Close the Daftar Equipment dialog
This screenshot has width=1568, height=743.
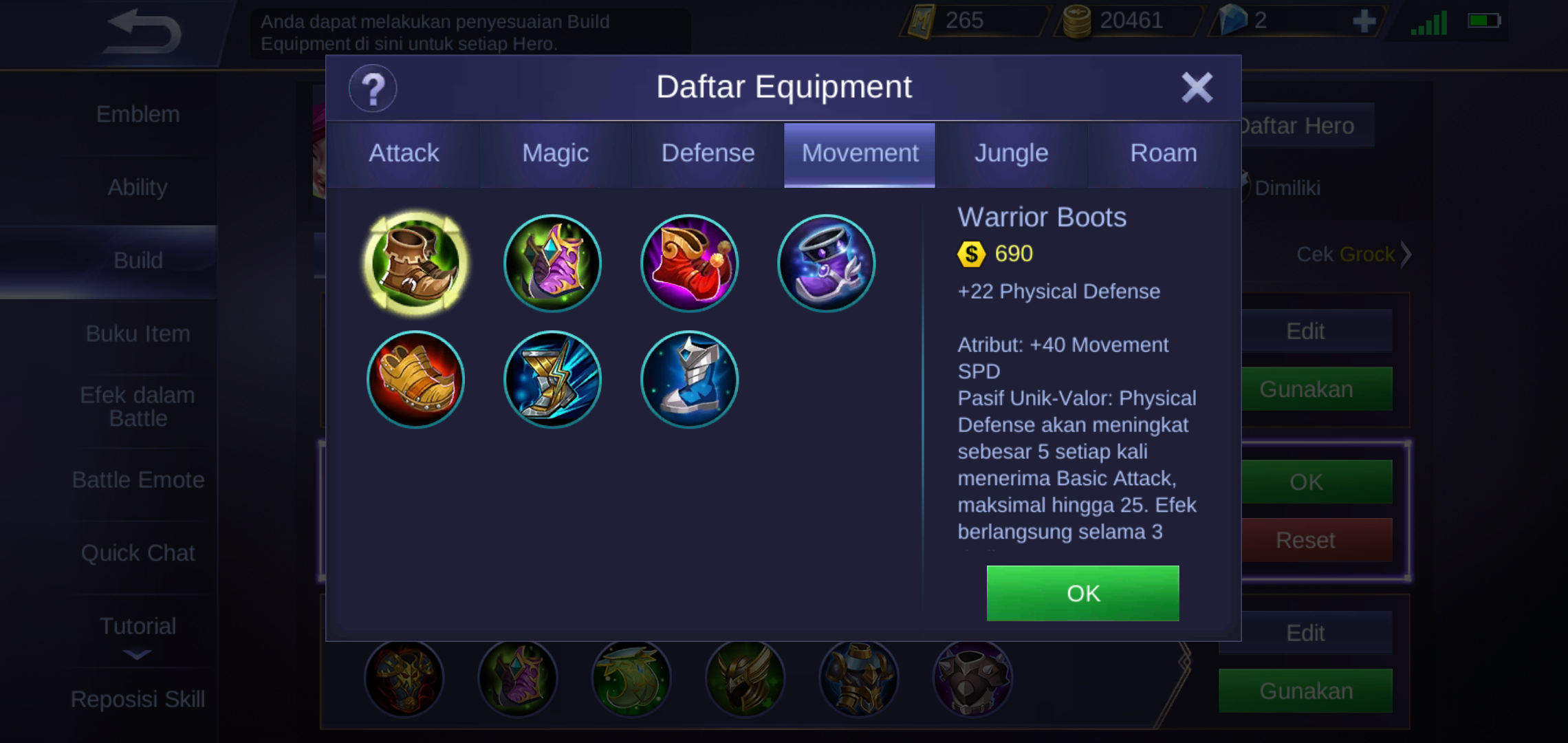pos(1197,87)
